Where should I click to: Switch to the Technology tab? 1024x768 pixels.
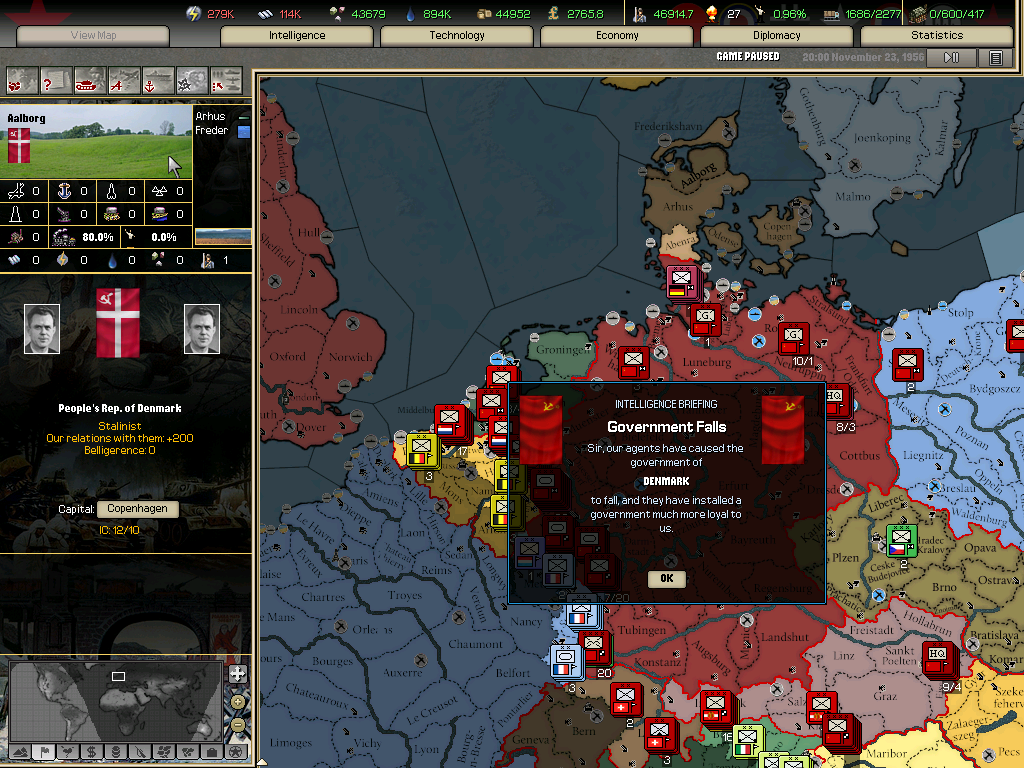(457, 35)
